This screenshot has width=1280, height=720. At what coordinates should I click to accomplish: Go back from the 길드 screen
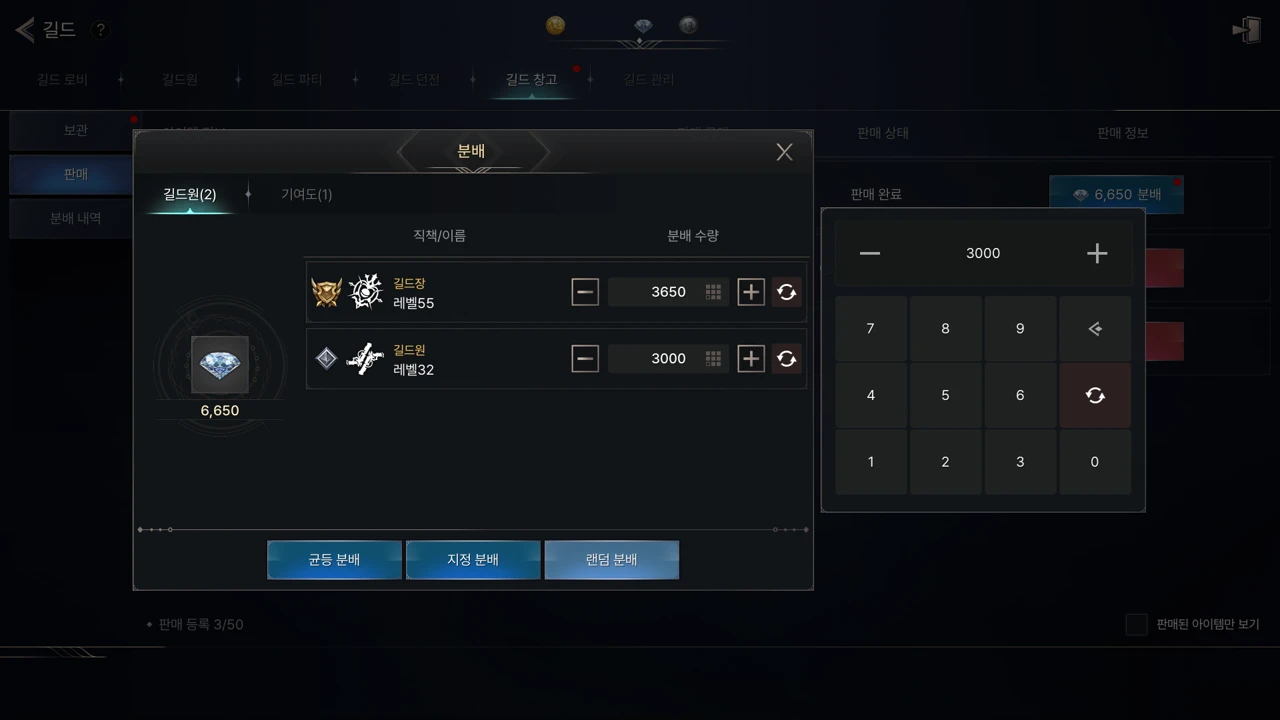(25, 29)
